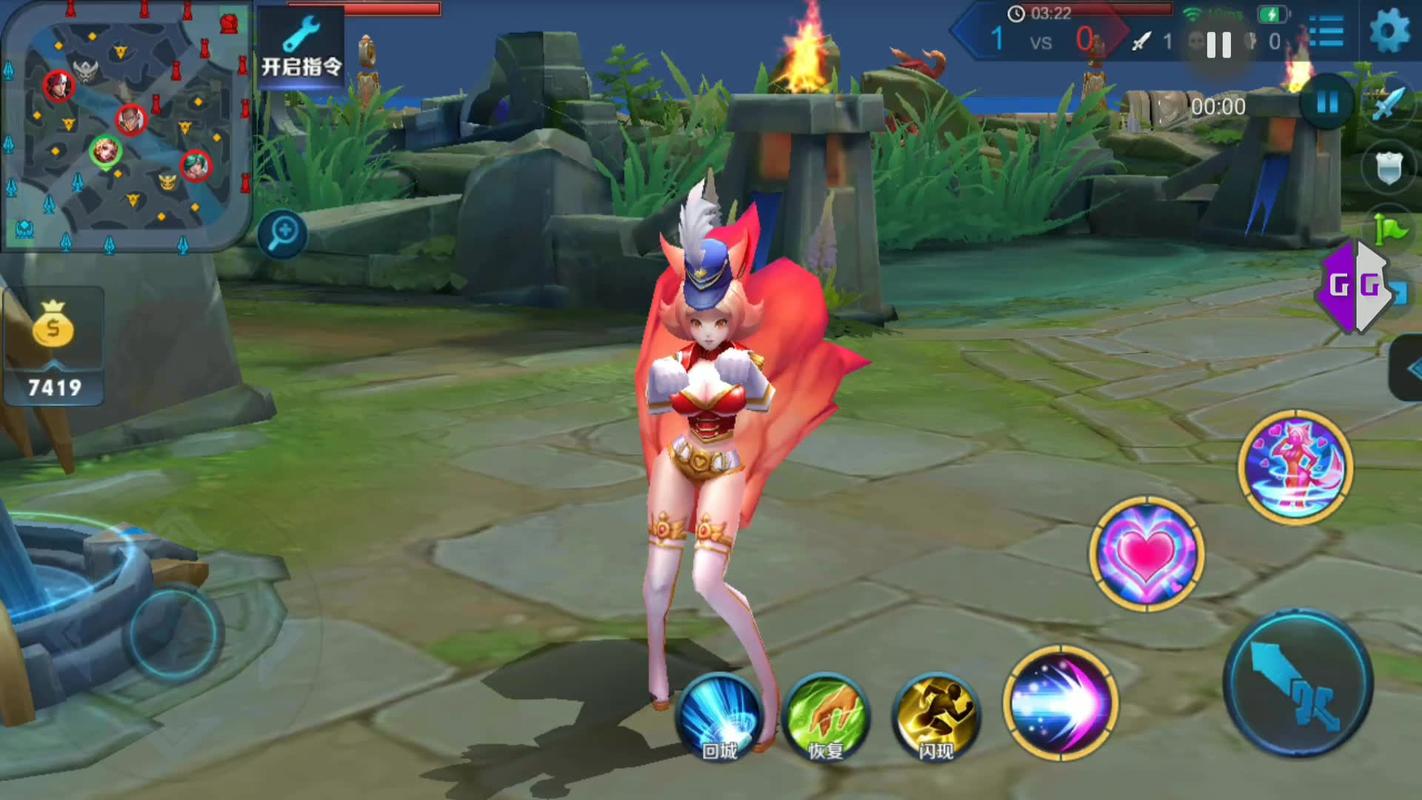Show the scoreboard list icon
1422x800 pixels.
[x=1327, y=32]
